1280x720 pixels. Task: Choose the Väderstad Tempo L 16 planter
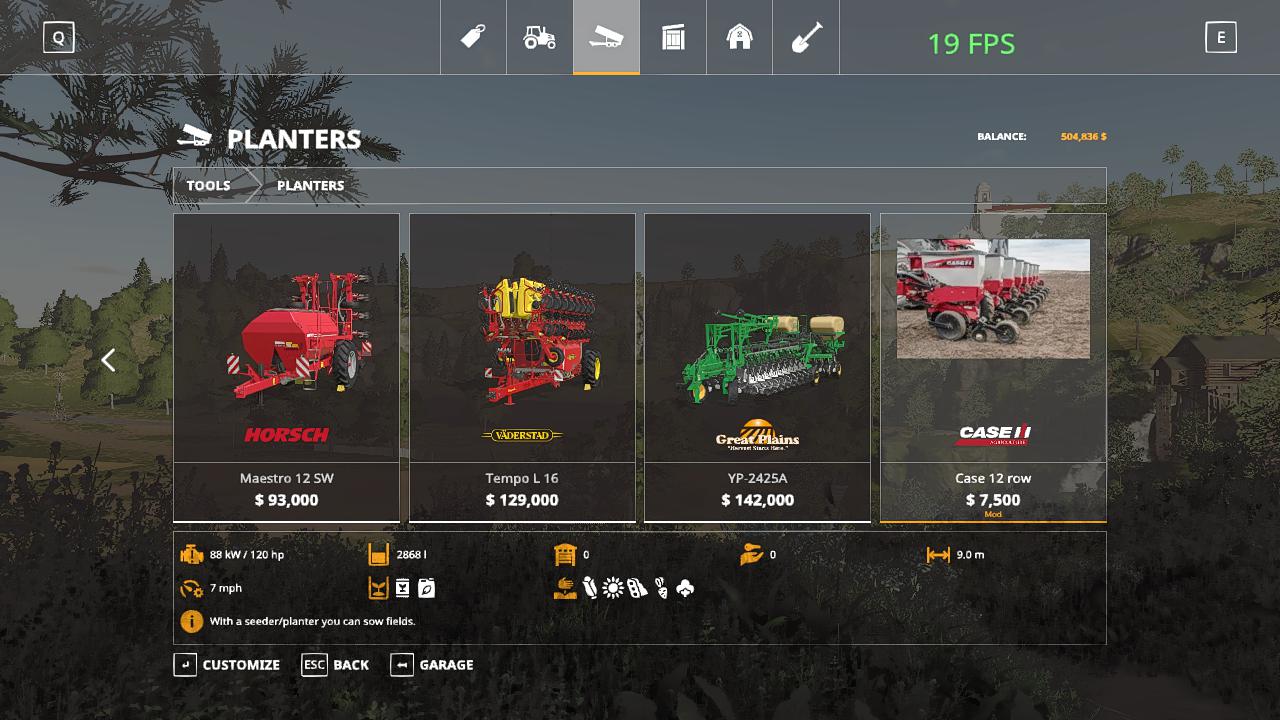tap(522, 367)
